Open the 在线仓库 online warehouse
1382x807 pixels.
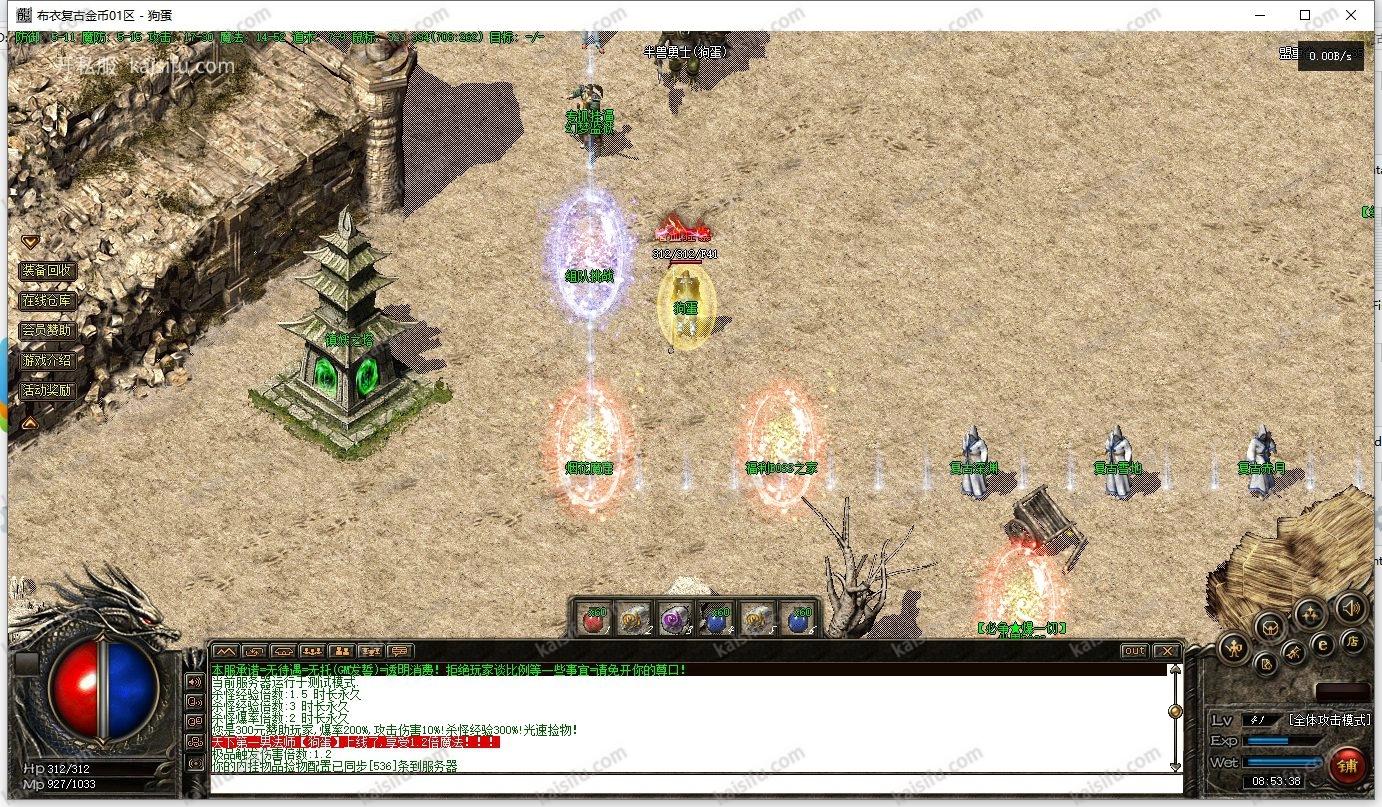(47, 300)
